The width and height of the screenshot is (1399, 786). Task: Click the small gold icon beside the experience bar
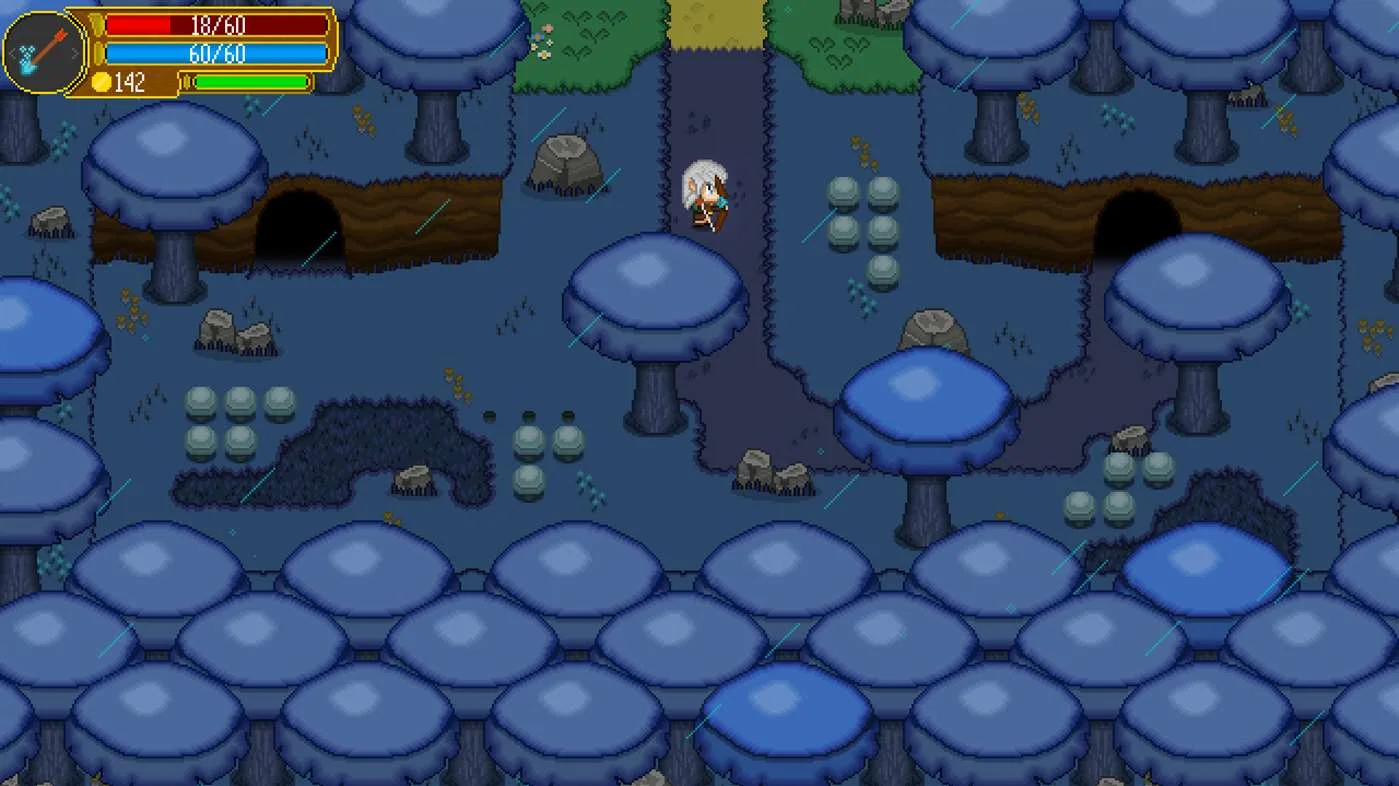(x=186, y=81)
